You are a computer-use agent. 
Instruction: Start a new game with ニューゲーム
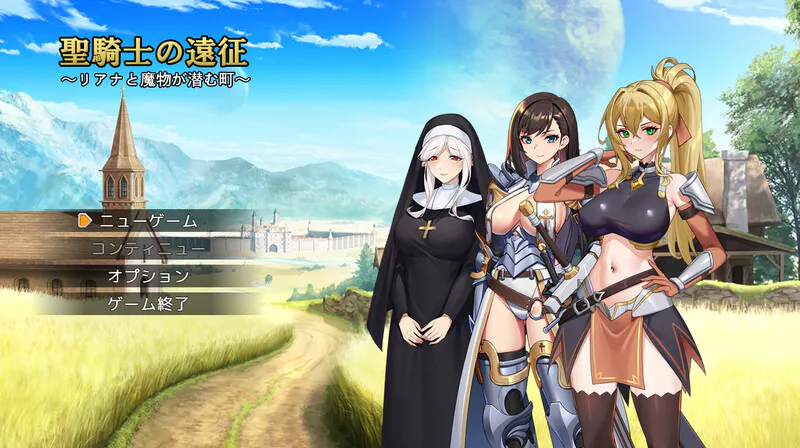[148, 220]
